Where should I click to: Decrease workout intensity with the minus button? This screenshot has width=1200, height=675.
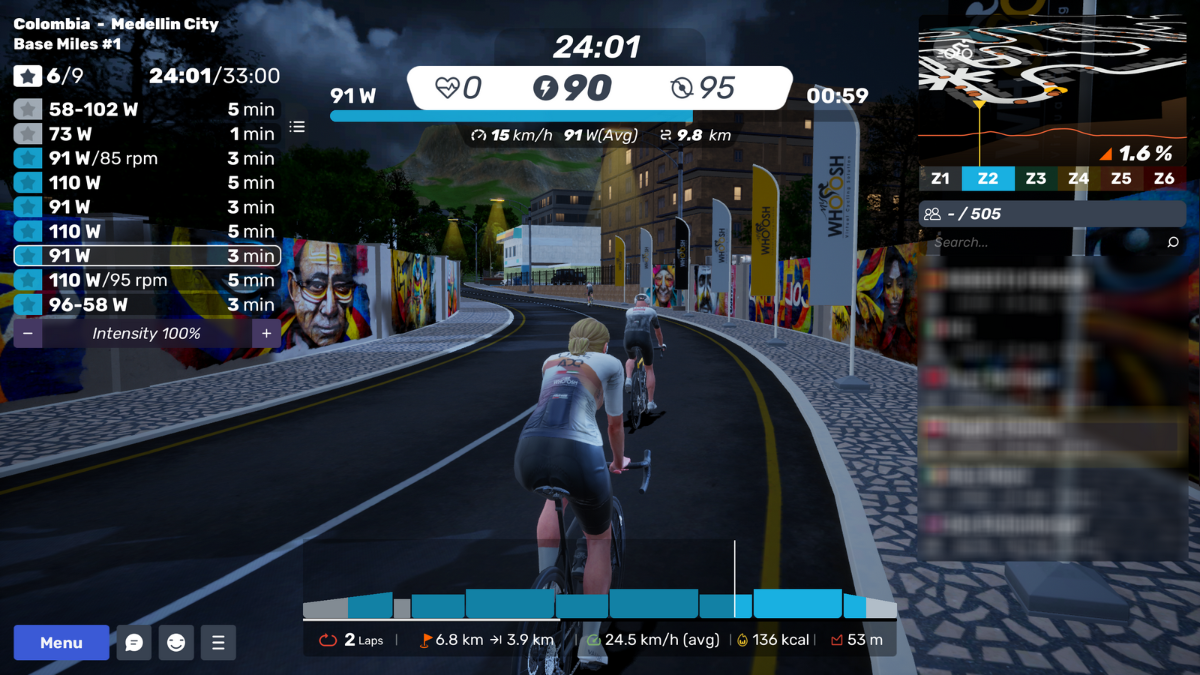(28, 334)
